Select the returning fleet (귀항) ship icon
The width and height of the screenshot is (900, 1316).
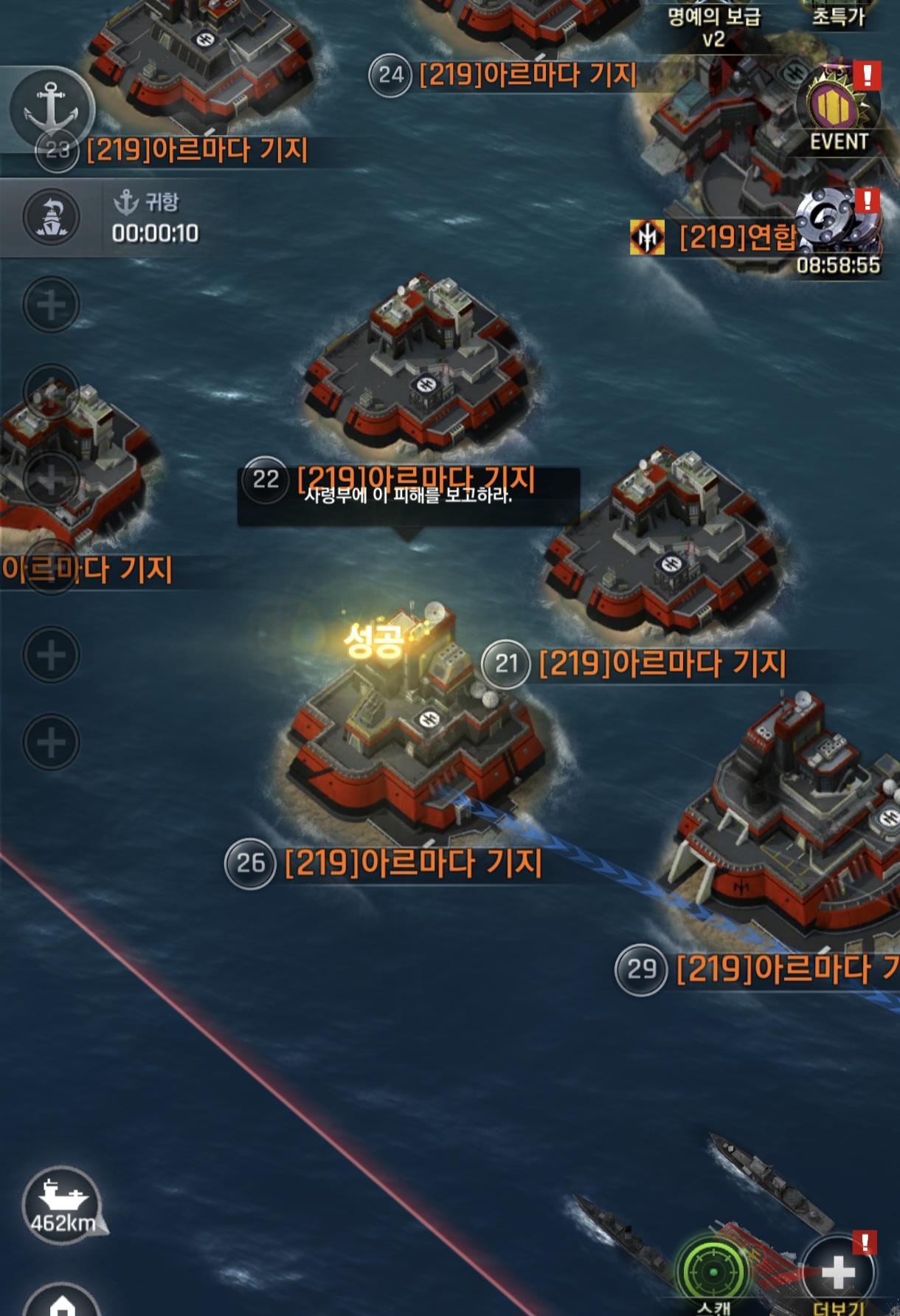[x=52, y=218]
